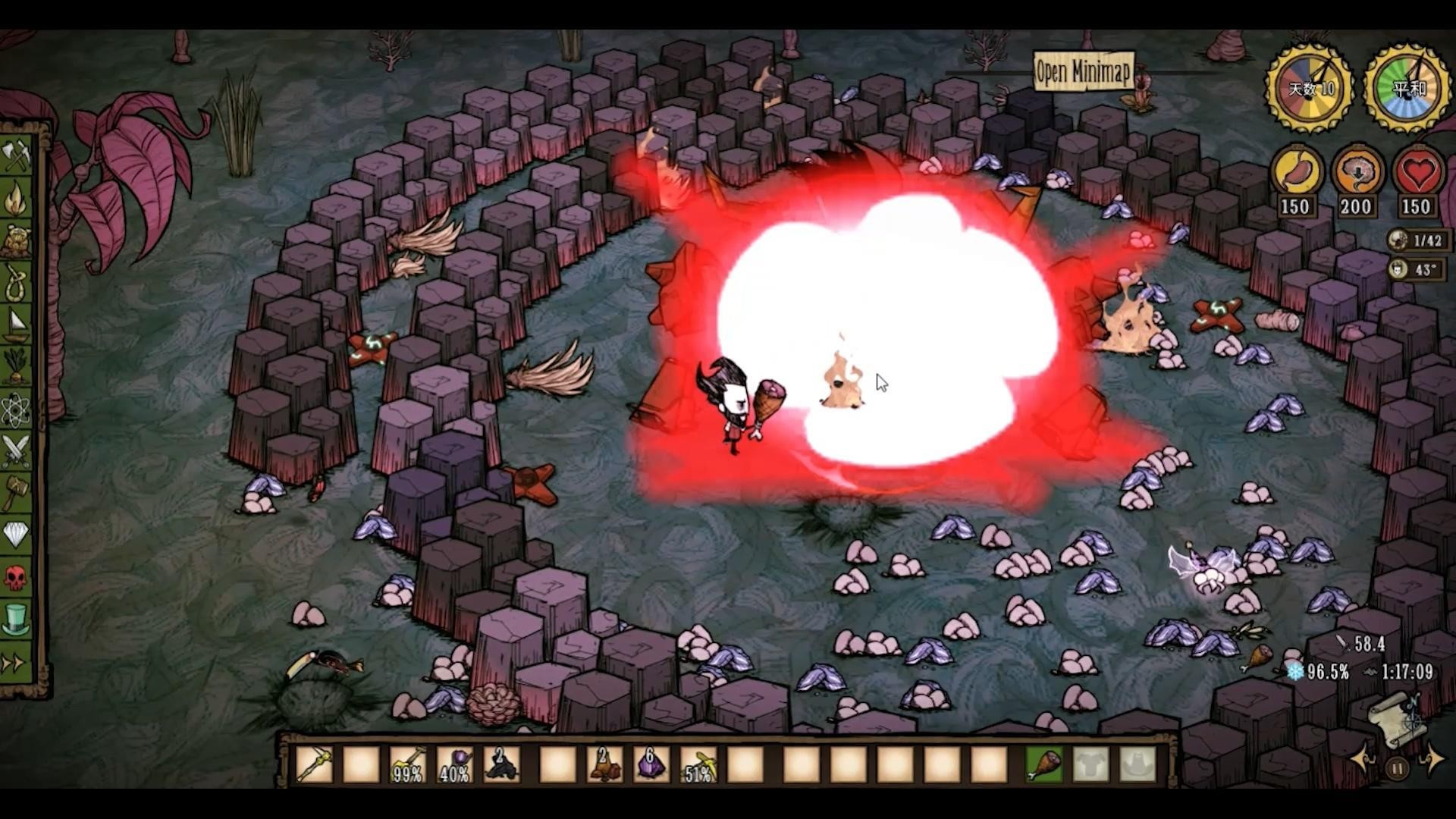The width and height of the screenshot is (1456, 819).
Task: Pick the purple item at 40% durability
Action: coord(454,764)
